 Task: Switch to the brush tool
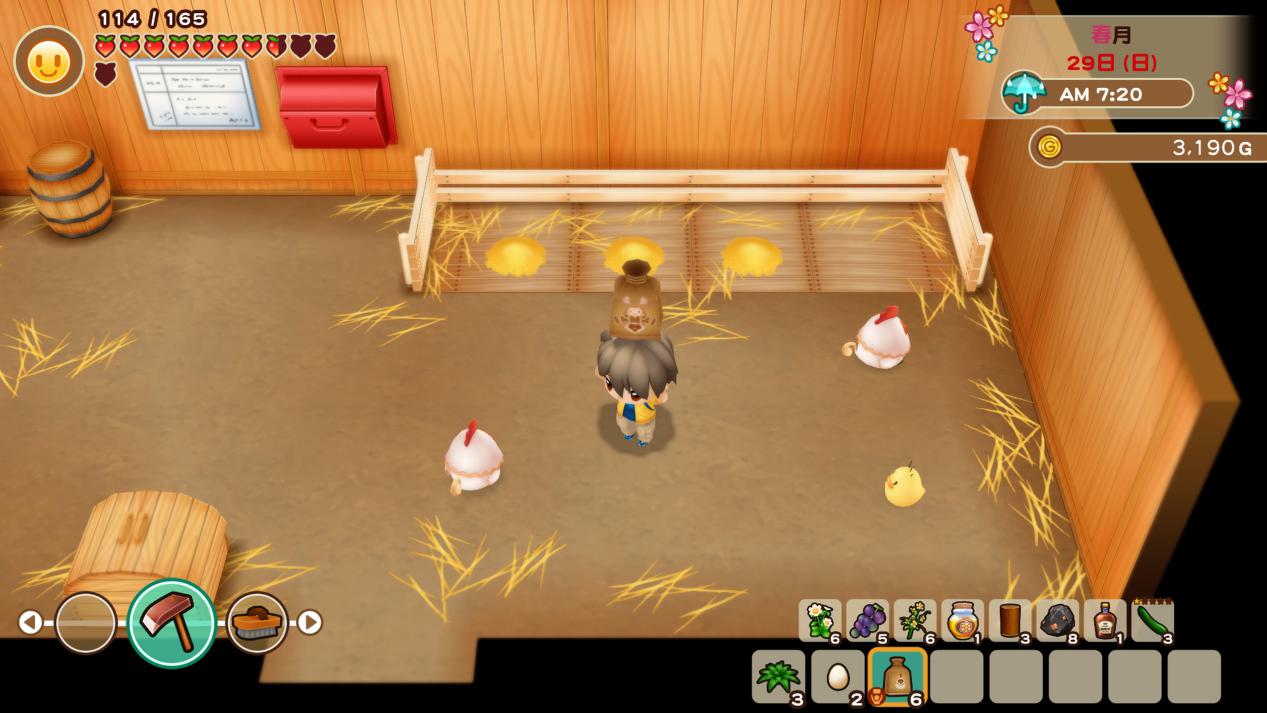pos(257,622)
